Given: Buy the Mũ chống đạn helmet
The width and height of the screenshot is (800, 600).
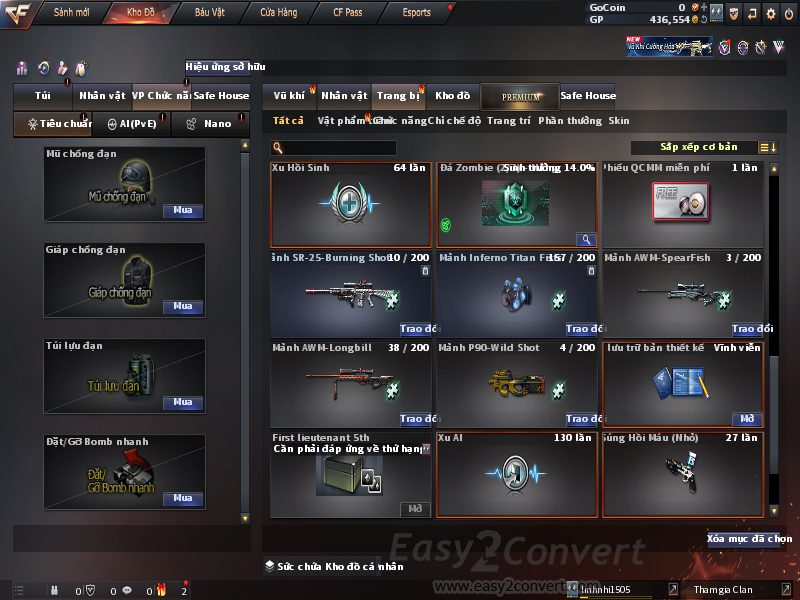Looking at the screenshot, I should pyautogui.click(x=183, y=211).
